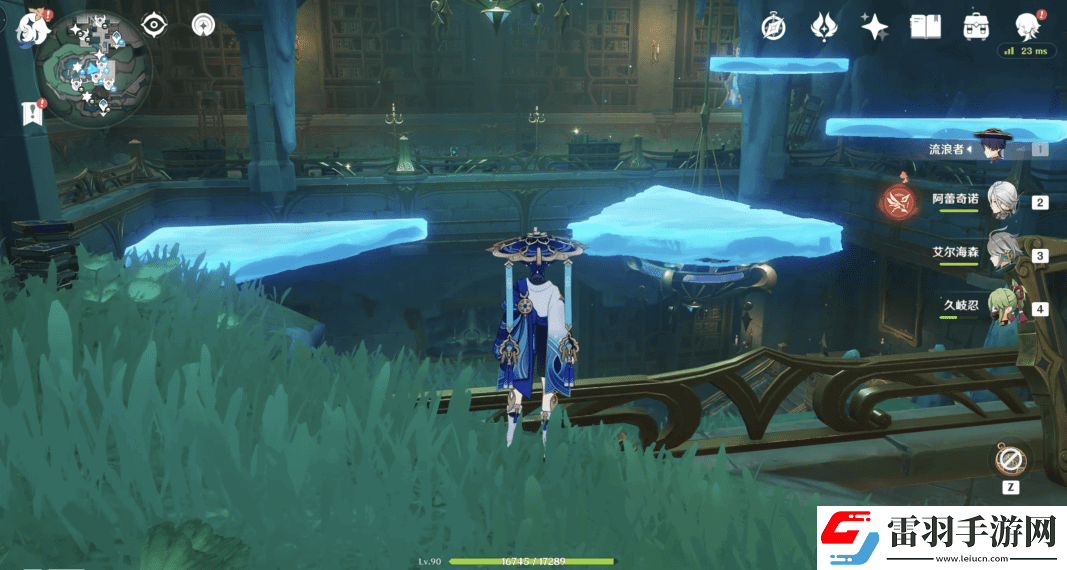
Task: Switch to party member 艾尔海森
Action: pyautogui.click(x=1002, y=253)
